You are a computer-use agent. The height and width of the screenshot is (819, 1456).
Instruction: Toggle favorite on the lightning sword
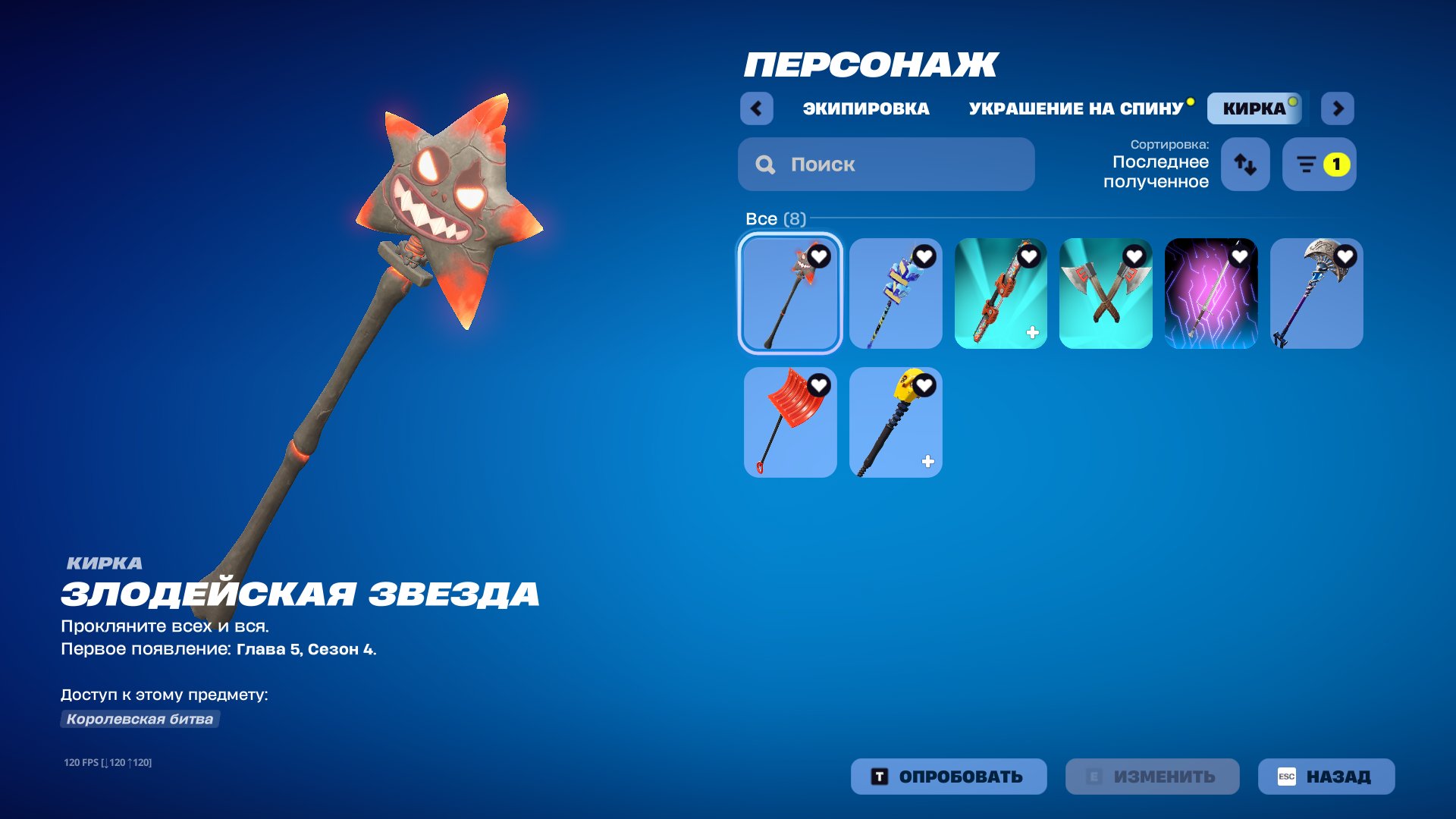coord(1239,257)
